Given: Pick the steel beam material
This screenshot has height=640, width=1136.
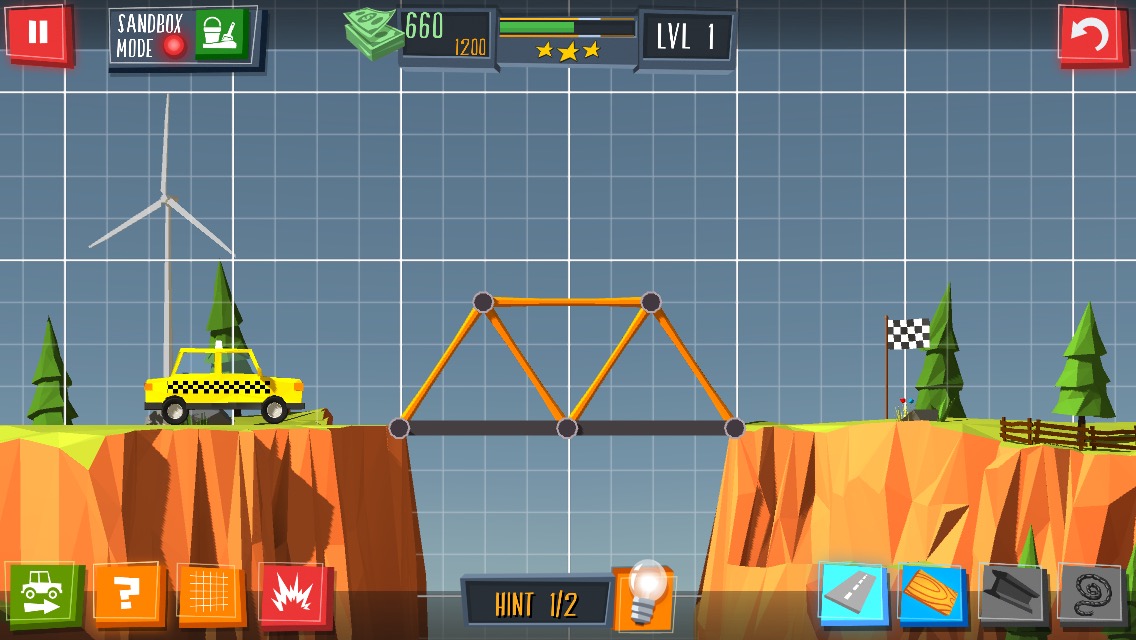Looking at the screenshot, I should coord(1012,594).
